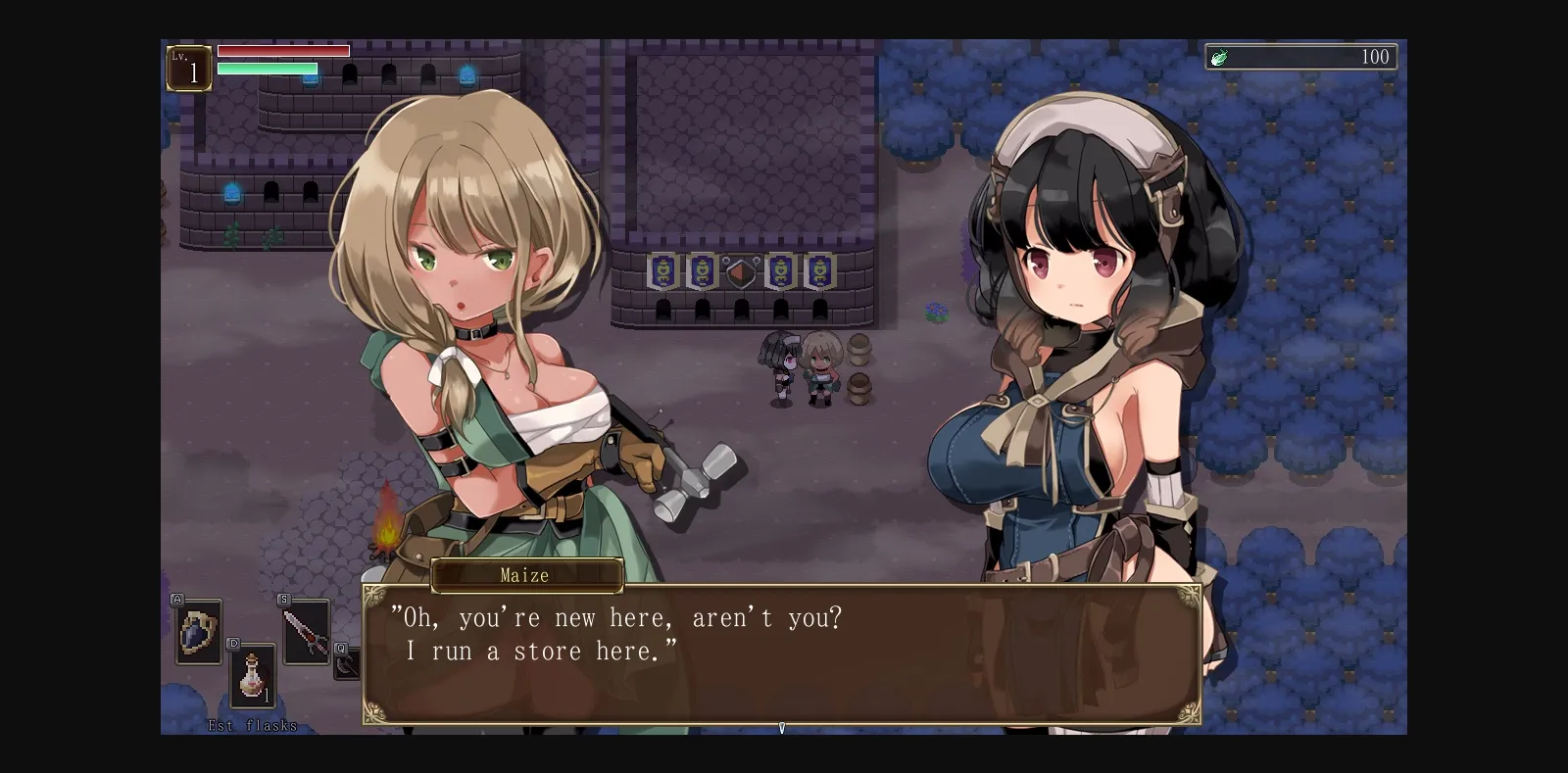Click the small NPC sprites near the shop wall
1568x773 pixels.
pos(799,367)
